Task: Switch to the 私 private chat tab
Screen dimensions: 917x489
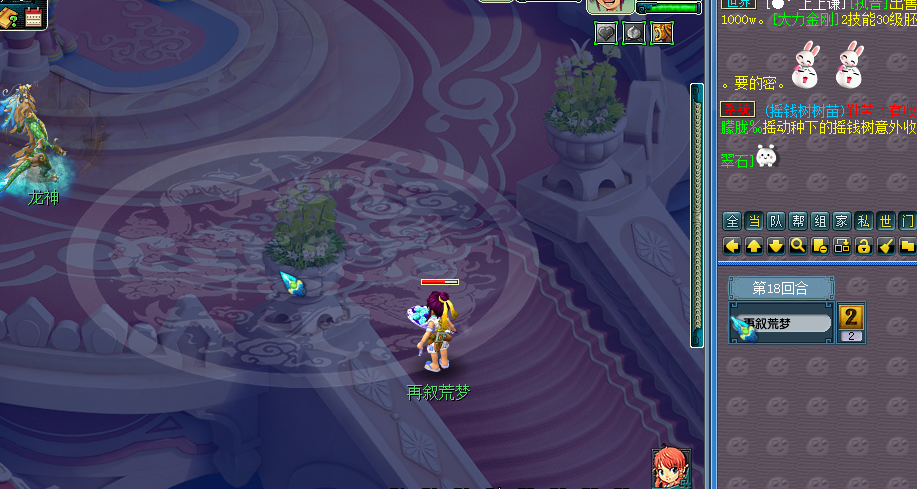Action: (864, 222)
